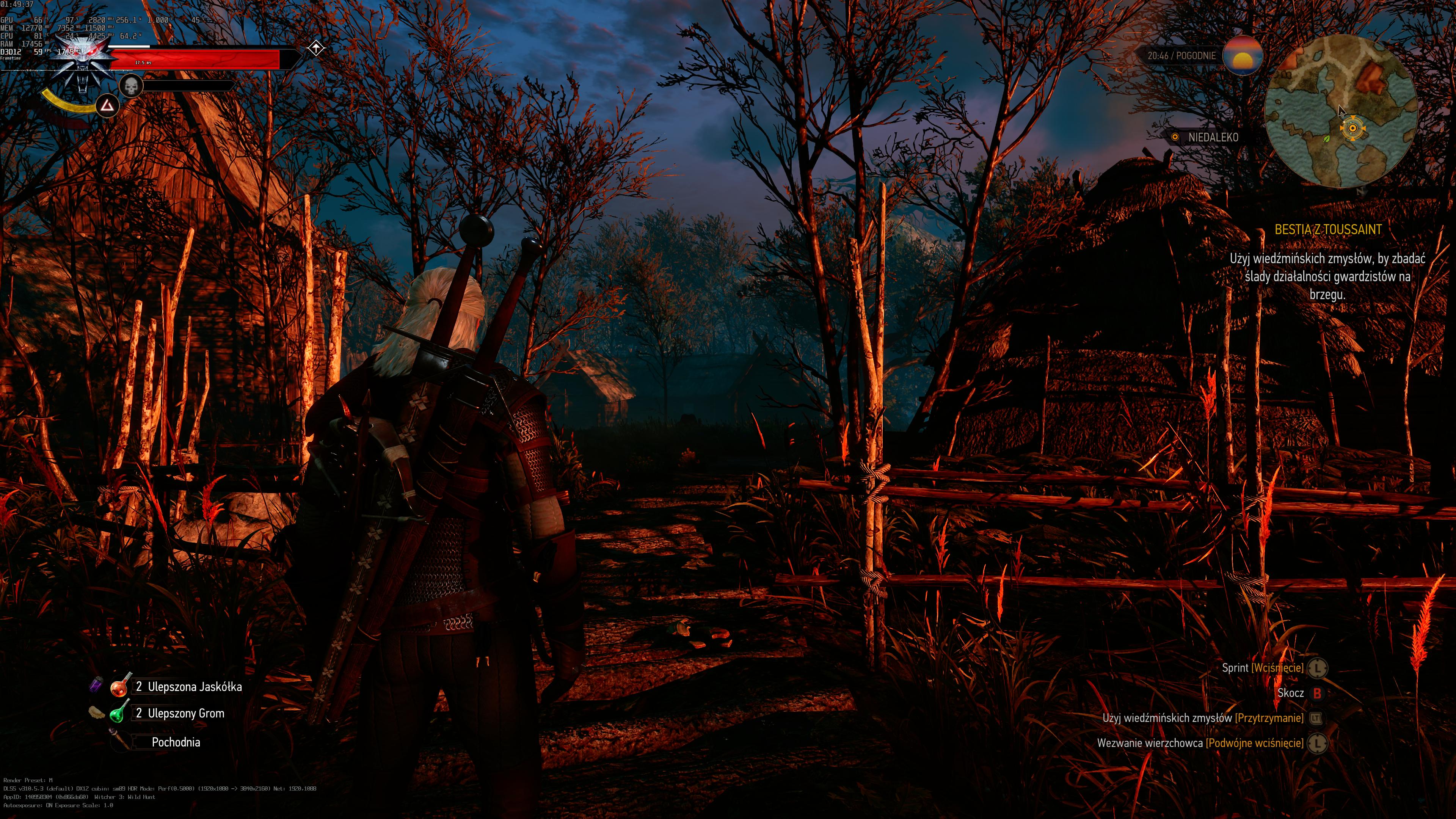Open the circular minimap
This screenshot has width=1456, height=819.
click(1341, 110)
